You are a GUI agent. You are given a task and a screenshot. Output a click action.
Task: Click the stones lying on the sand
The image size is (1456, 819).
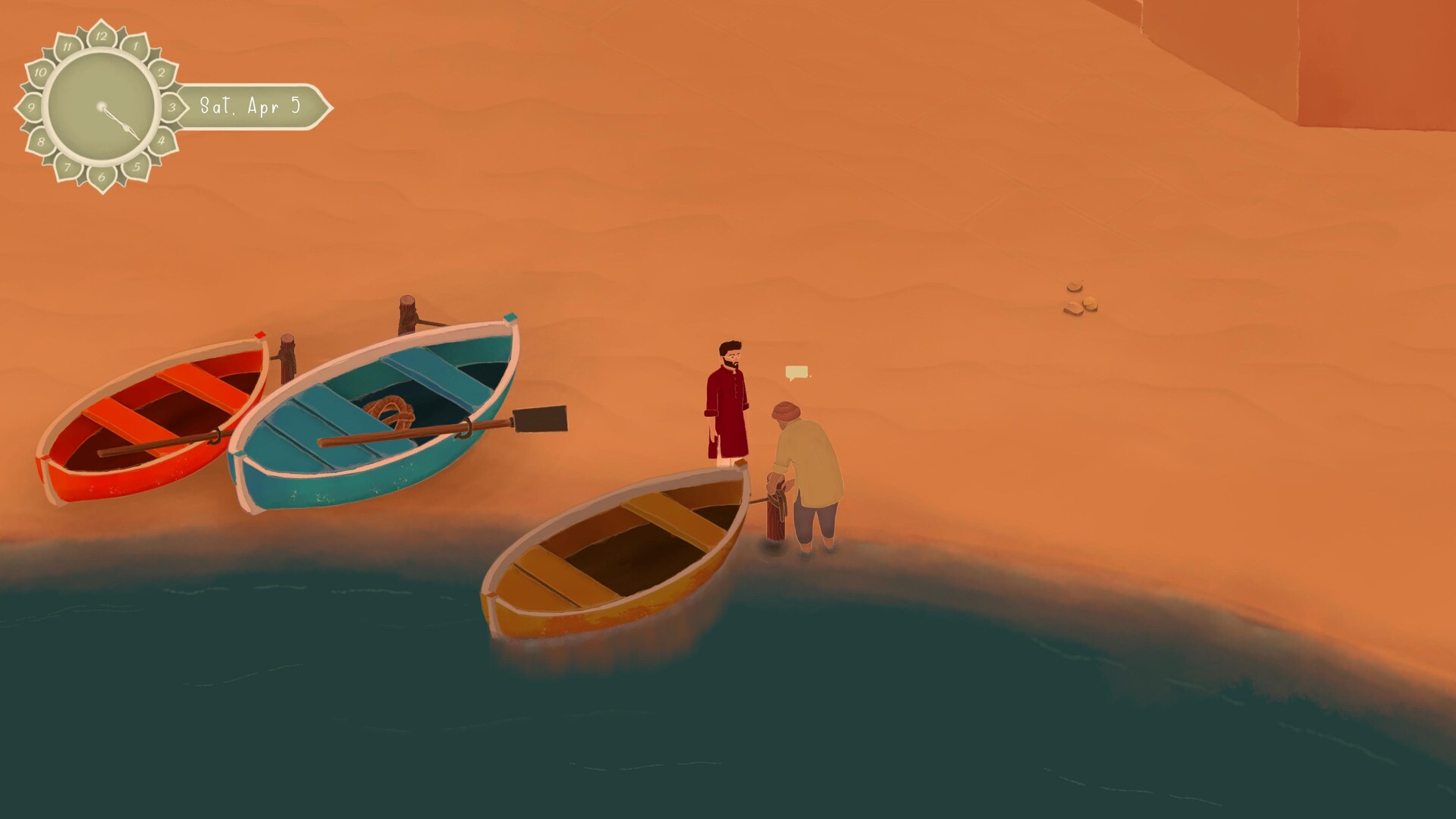[1078, 296]
